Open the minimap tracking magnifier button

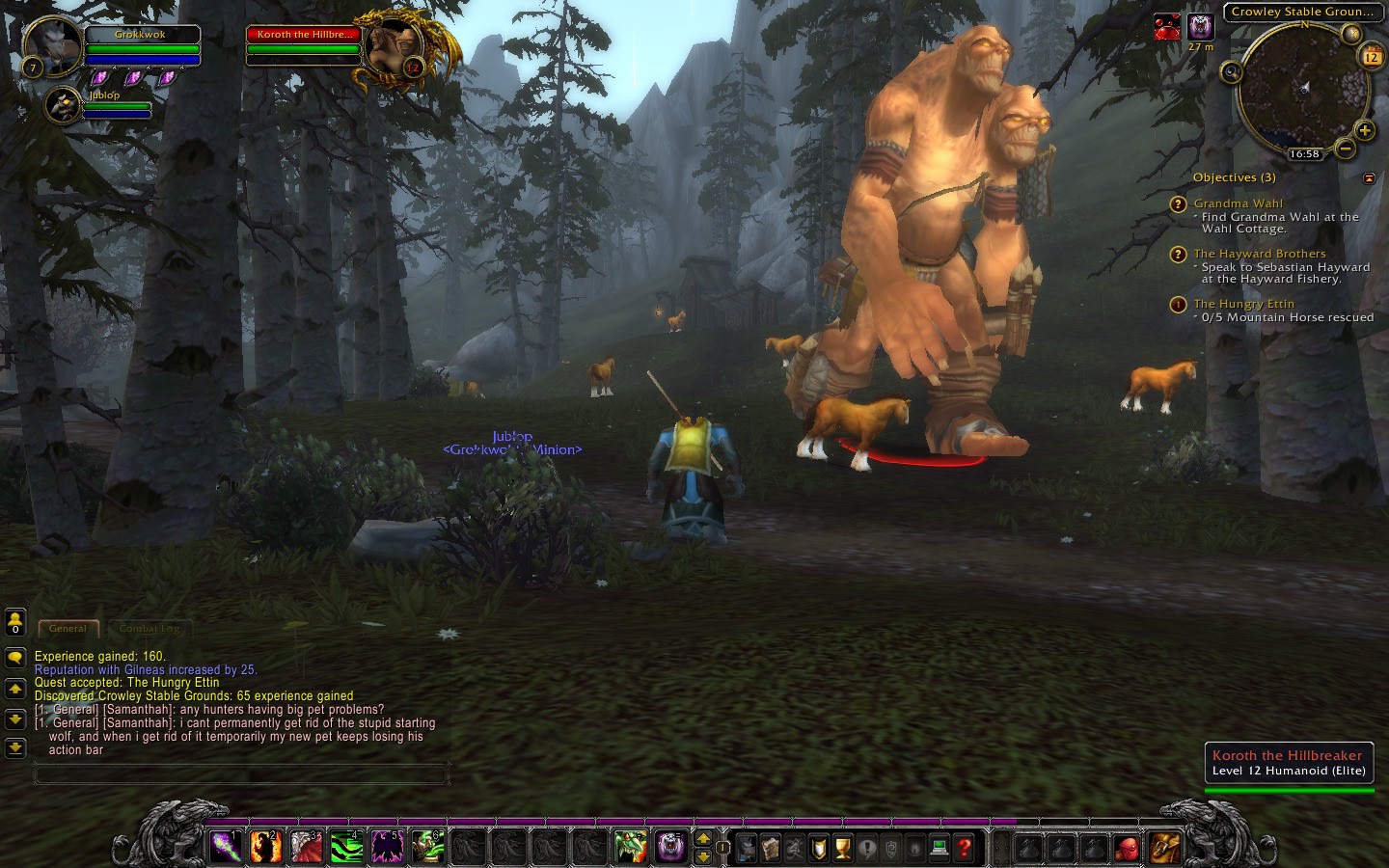coord(1231,71)
